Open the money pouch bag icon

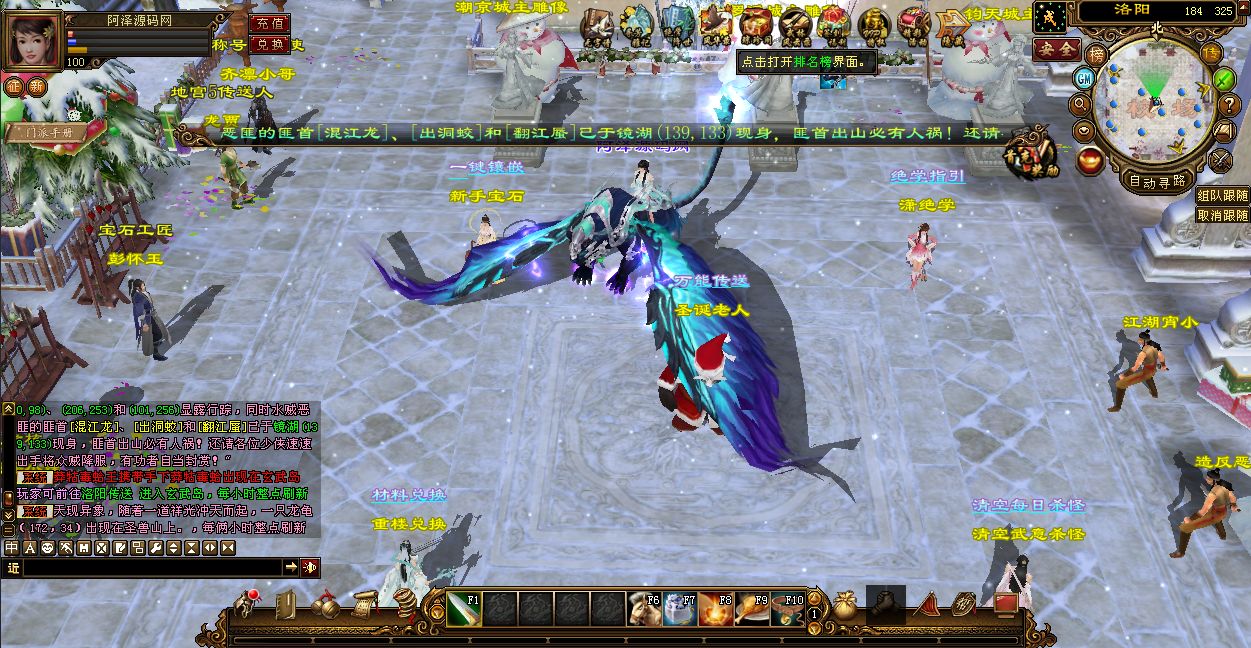click(846, 606)
